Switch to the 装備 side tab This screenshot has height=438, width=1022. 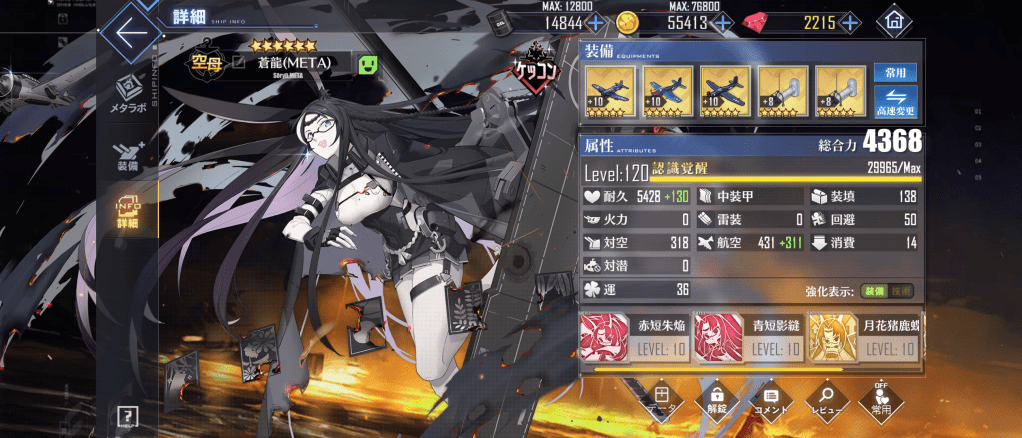click(129, 157)
